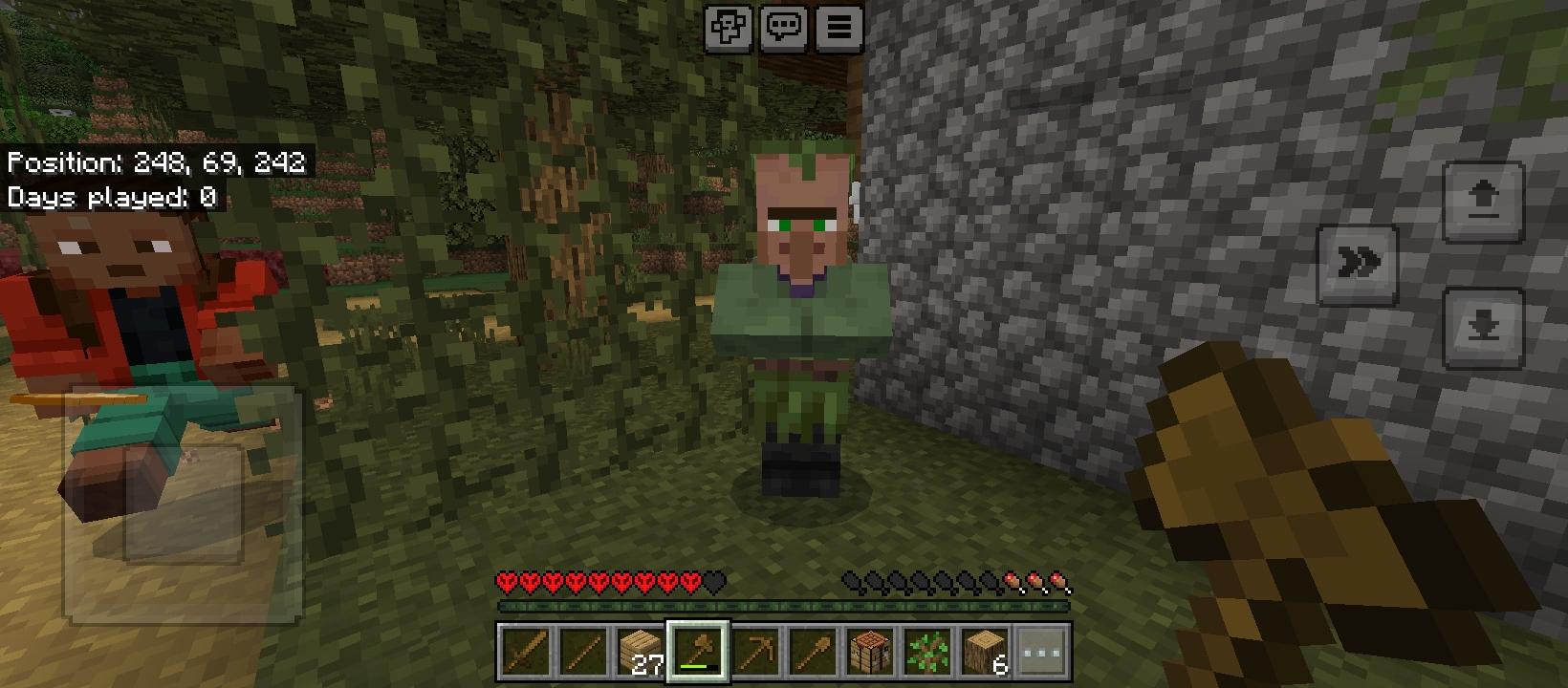
Task: Open the chat speech bubble icon
Action: 783,27
